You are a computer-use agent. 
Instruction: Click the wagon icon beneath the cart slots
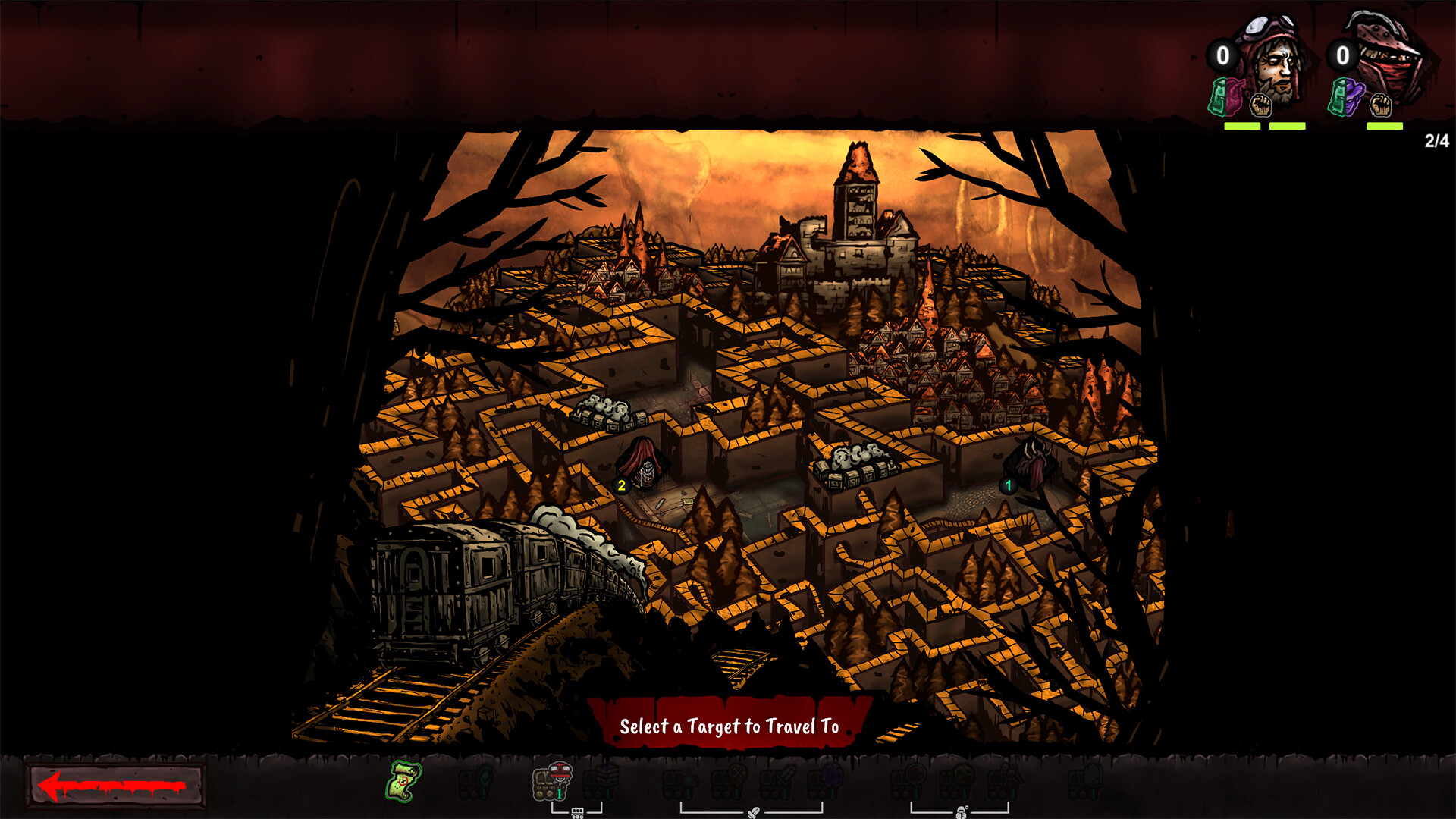pyautogui.click(x=576, y=810)
